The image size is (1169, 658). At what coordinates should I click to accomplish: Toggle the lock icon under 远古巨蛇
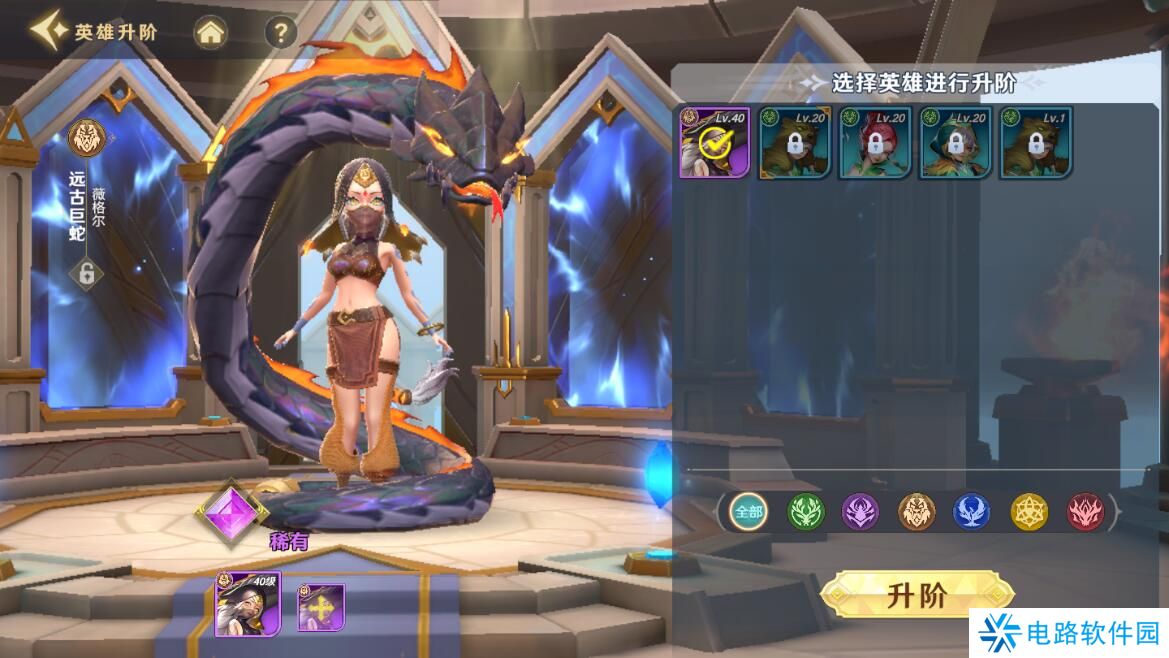click(x=87, y=273)
